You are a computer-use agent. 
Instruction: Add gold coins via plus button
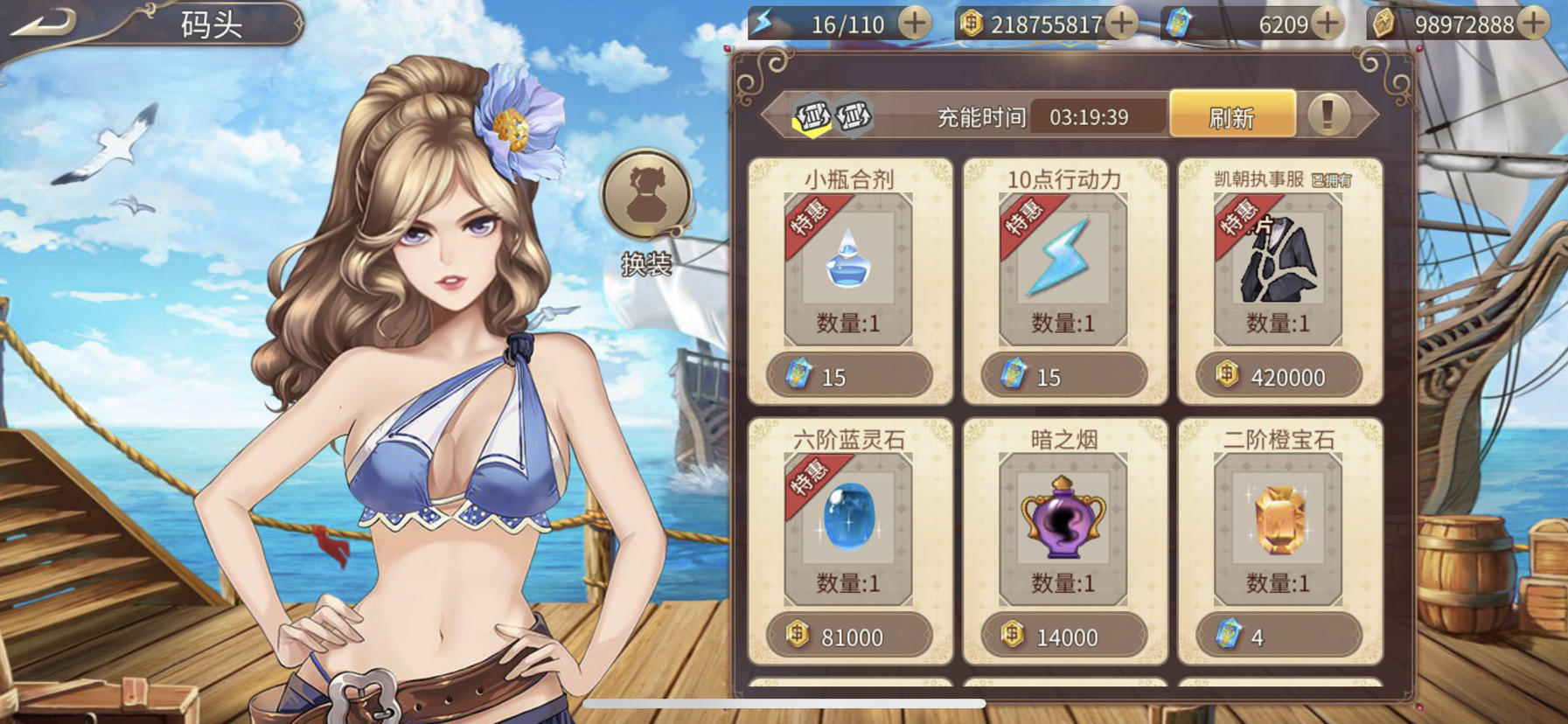(x=1121, y=23)
